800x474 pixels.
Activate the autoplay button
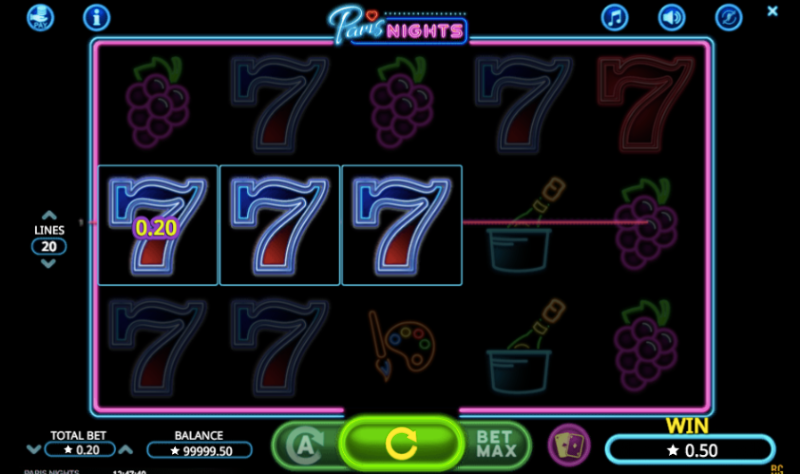click(306, 442)
